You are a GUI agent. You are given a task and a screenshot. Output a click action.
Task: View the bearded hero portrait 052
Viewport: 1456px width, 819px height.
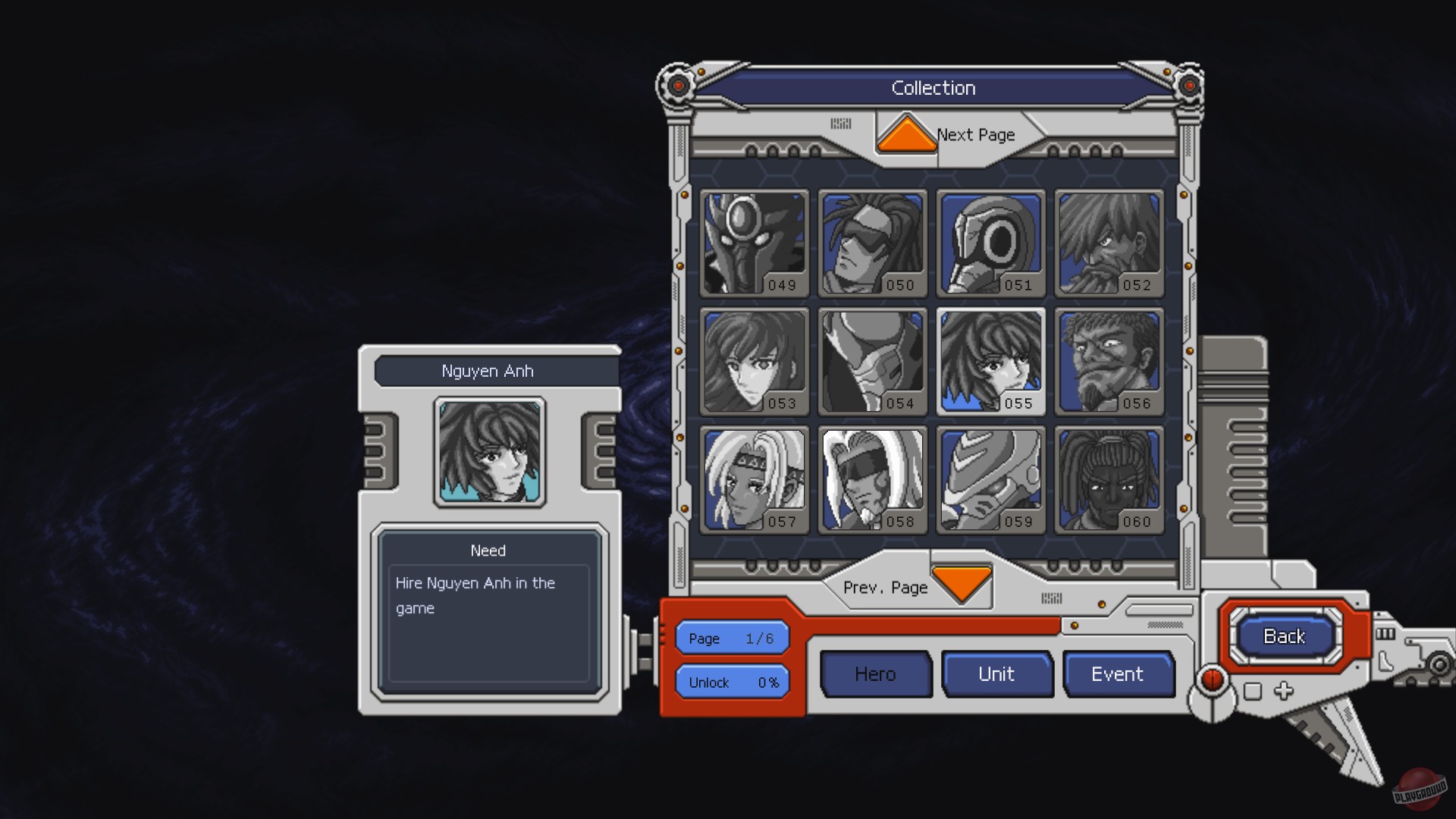(x=1109, y=244)
